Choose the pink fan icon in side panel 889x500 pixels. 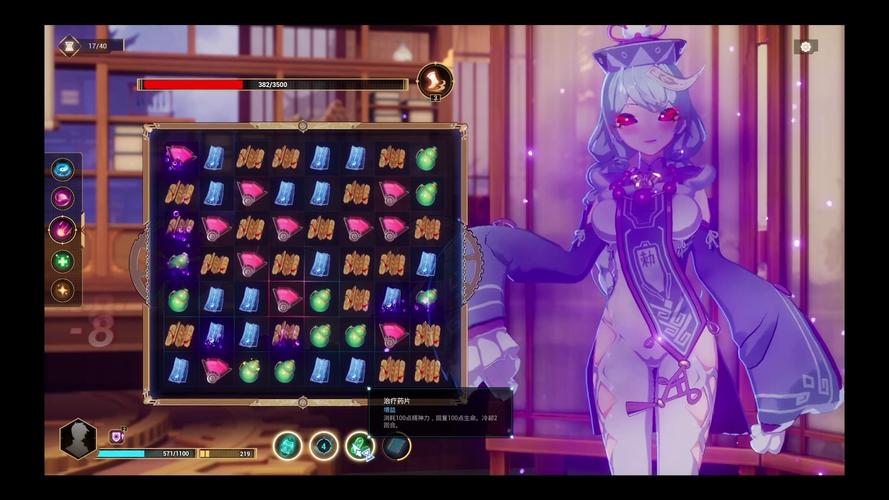(63, 198)
